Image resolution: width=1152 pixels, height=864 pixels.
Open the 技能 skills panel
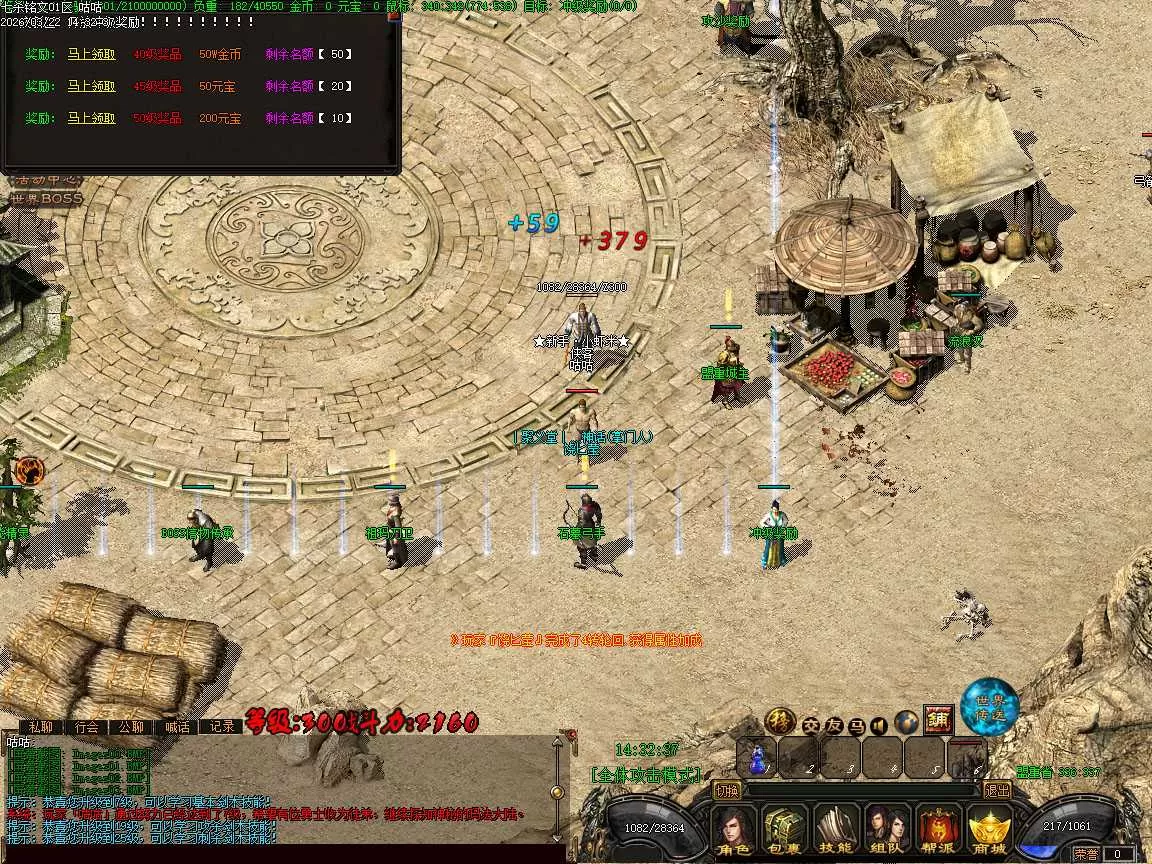pos(835,830)
